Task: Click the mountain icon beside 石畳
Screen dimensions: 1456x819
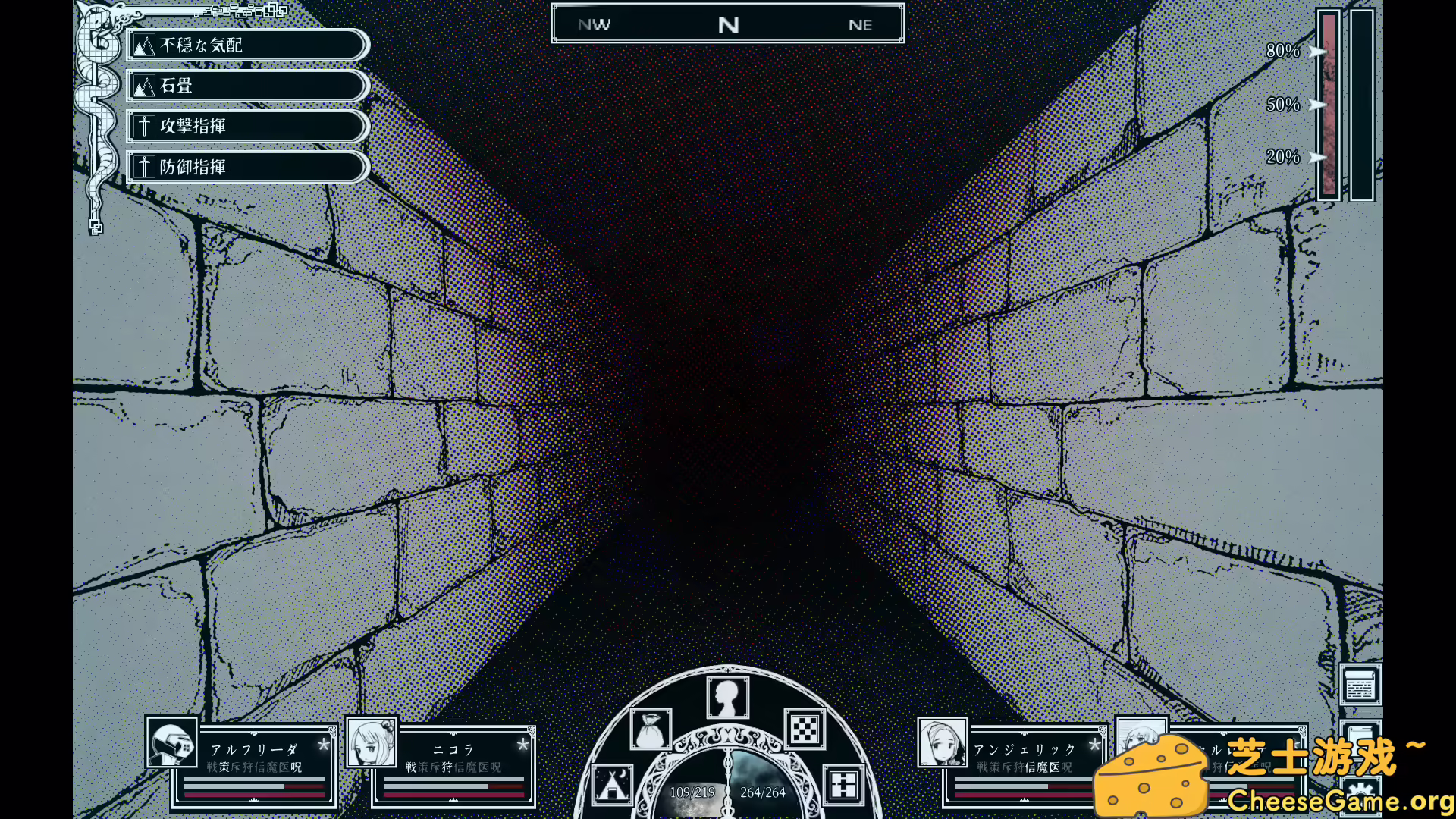Action: coord(143,86)
